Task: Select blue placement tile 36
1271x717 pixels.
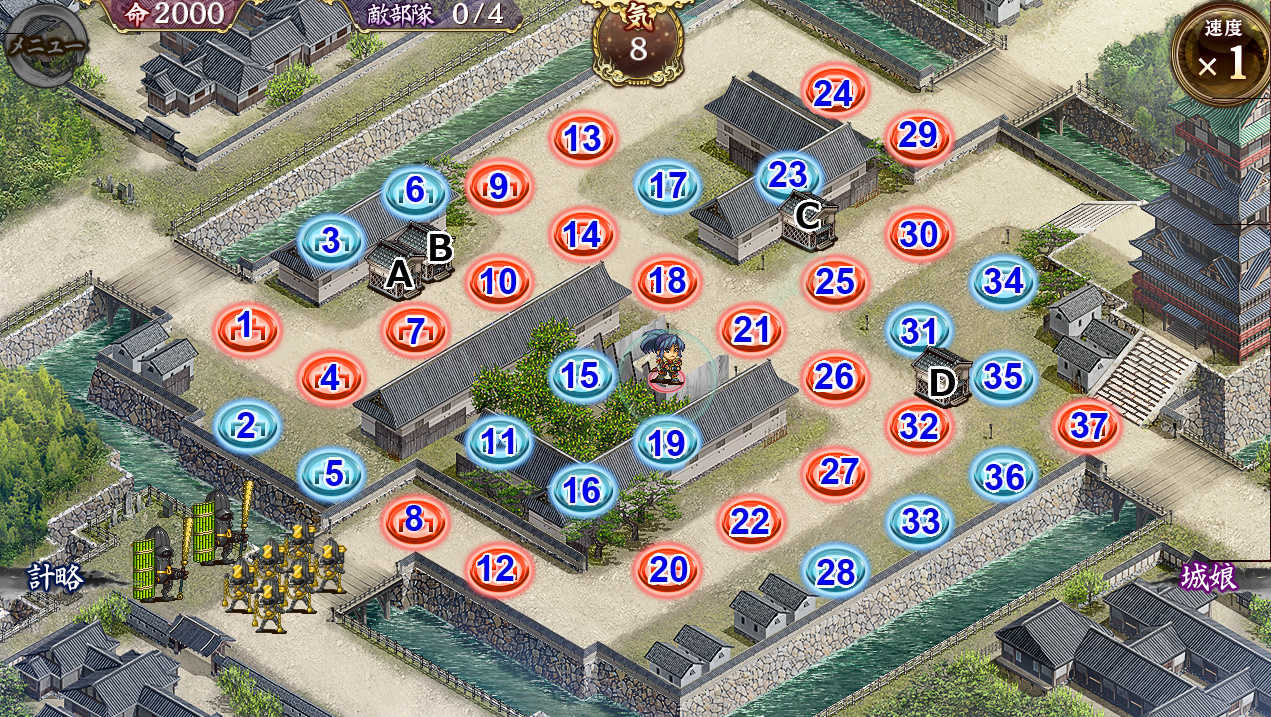Action: [1004, 476]
